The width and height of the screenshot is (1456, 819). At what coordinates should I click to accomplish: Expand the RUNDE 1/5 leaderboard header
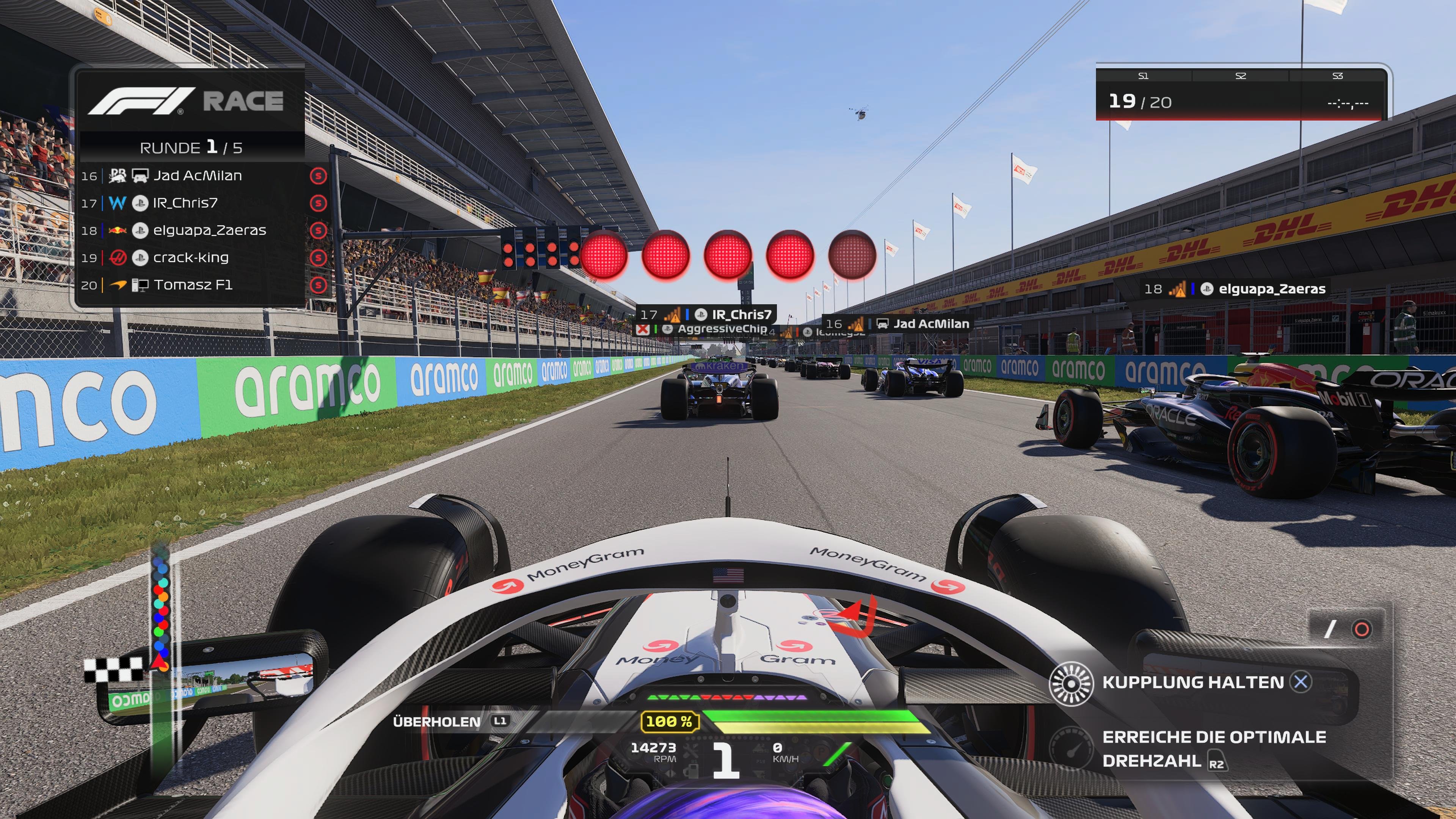192,147
